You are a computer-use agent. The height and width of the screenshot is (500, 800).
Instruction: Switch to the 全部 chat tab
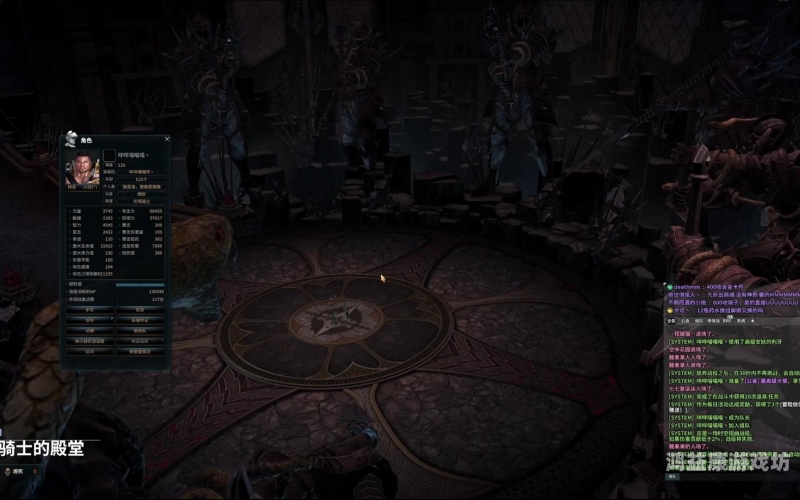coord(671,321)
